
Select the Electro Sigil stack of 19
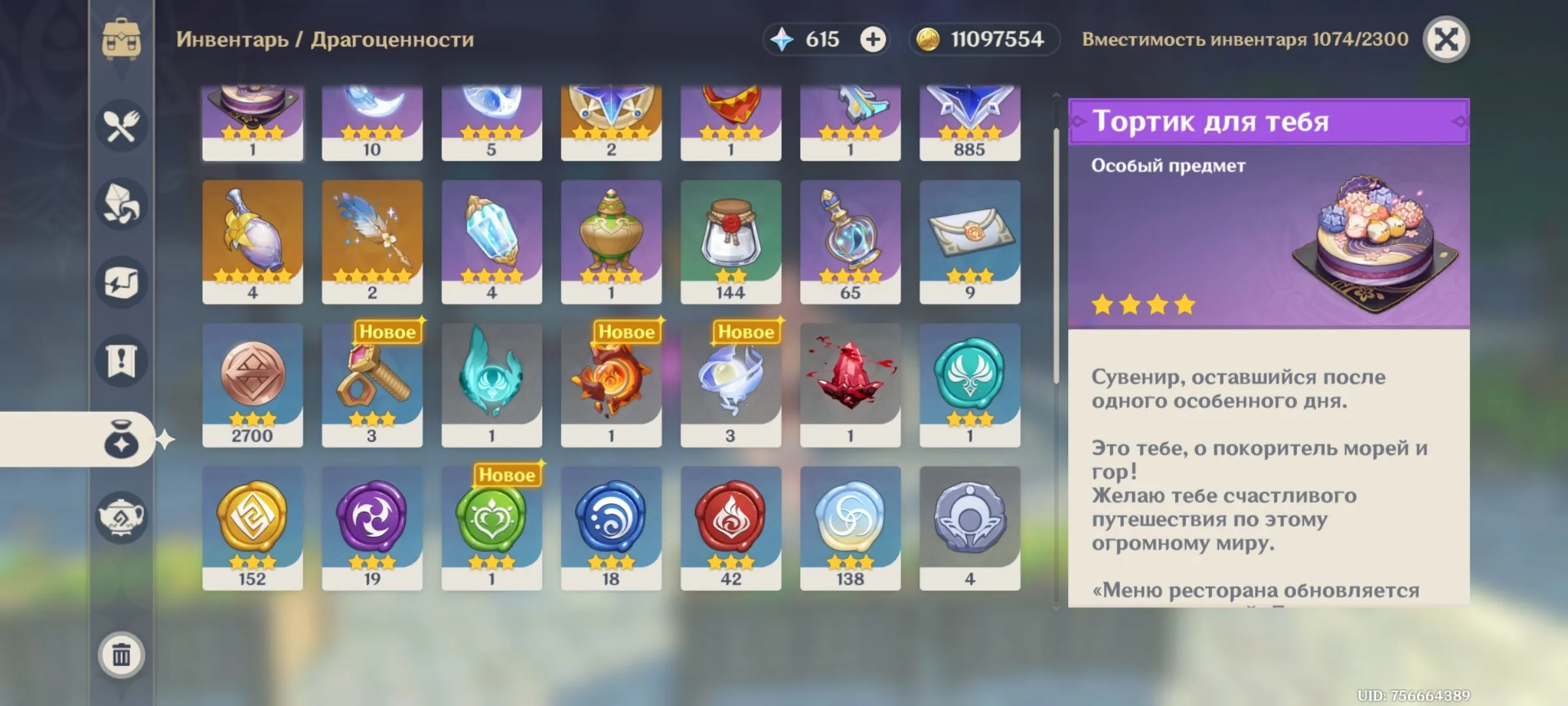[371, 523]
